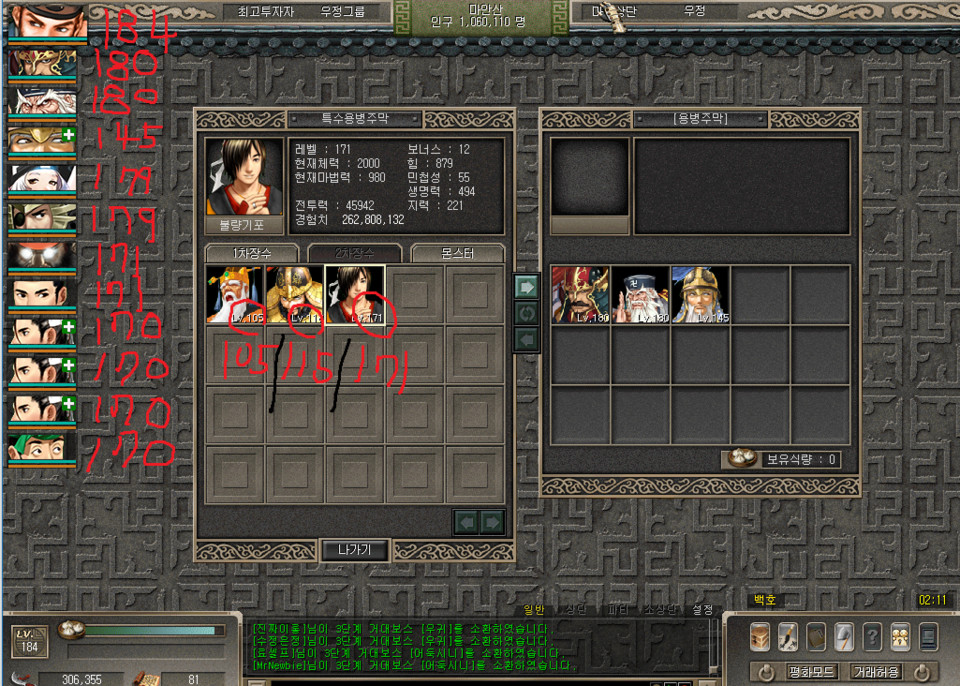Toggle the 평화모드 peace mode button
This screenshot has width=960, height=686.
[x=811, y=671]
